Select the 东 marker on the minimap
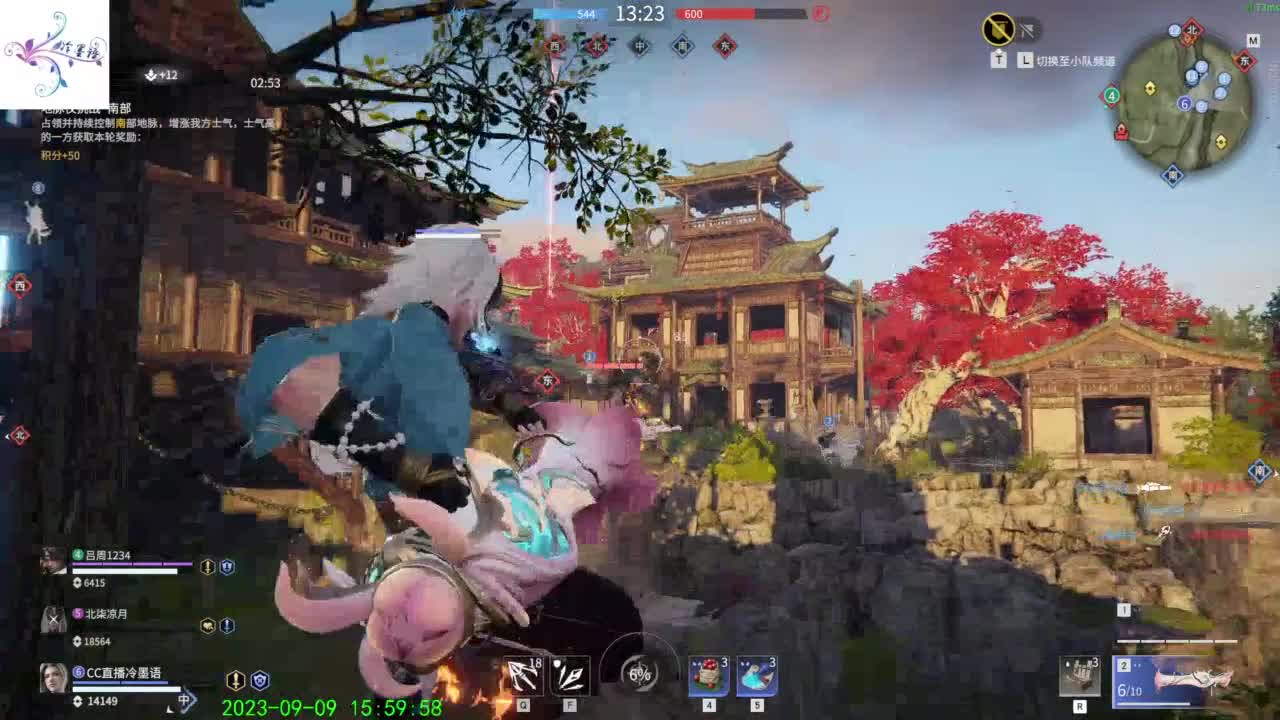 click(1244, 60)
